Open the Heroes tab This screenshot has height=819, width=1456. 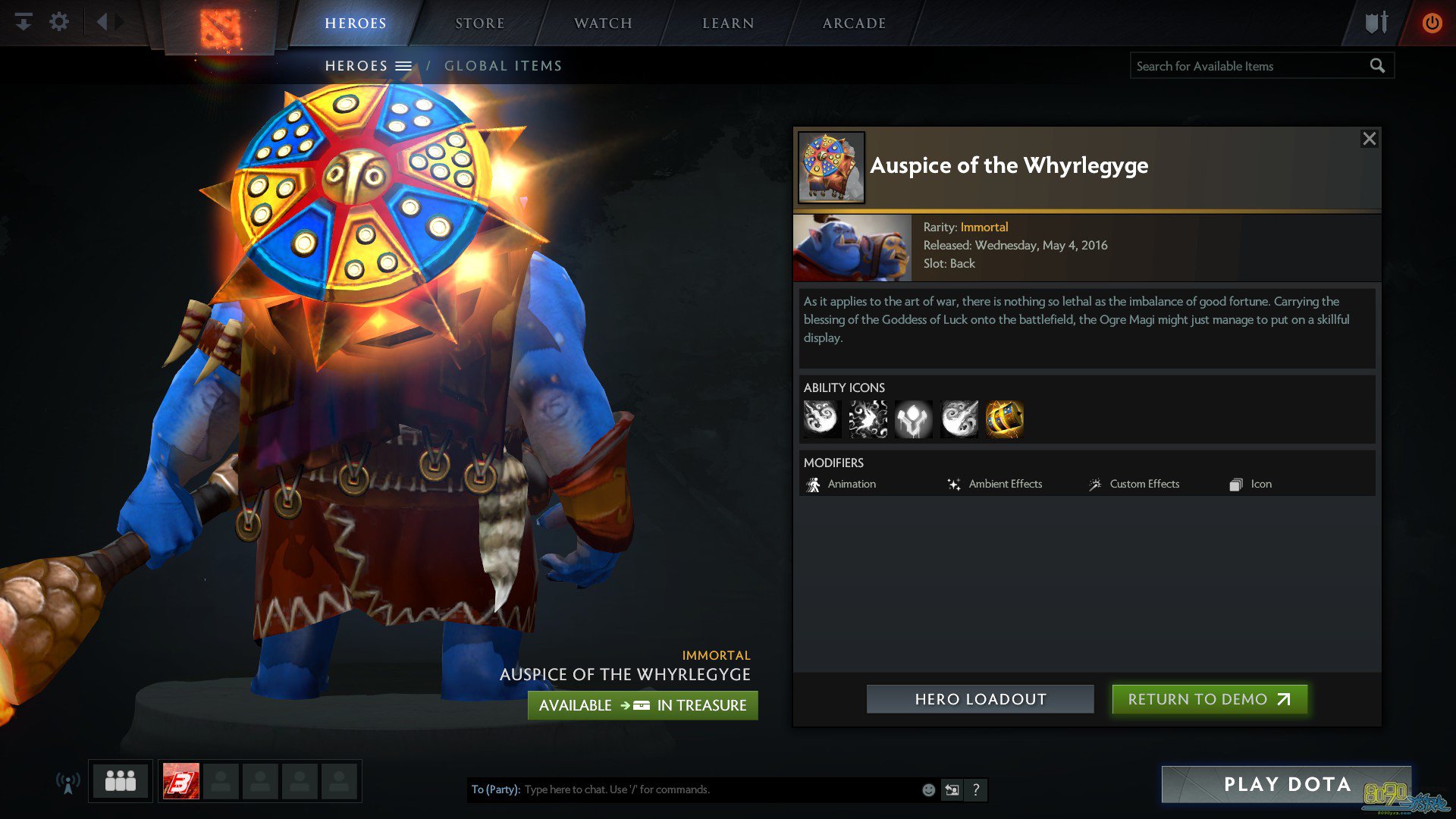[355, 24]
